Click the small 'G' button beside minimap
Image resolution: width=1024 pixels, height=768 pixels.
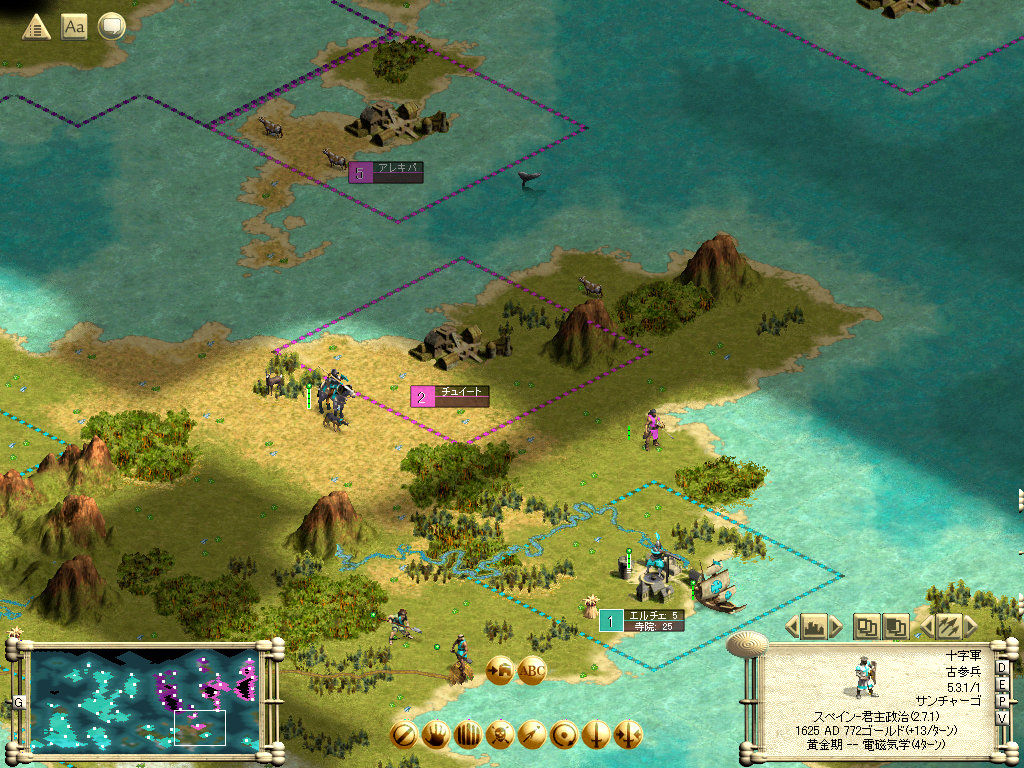click(x=18, y=702)
